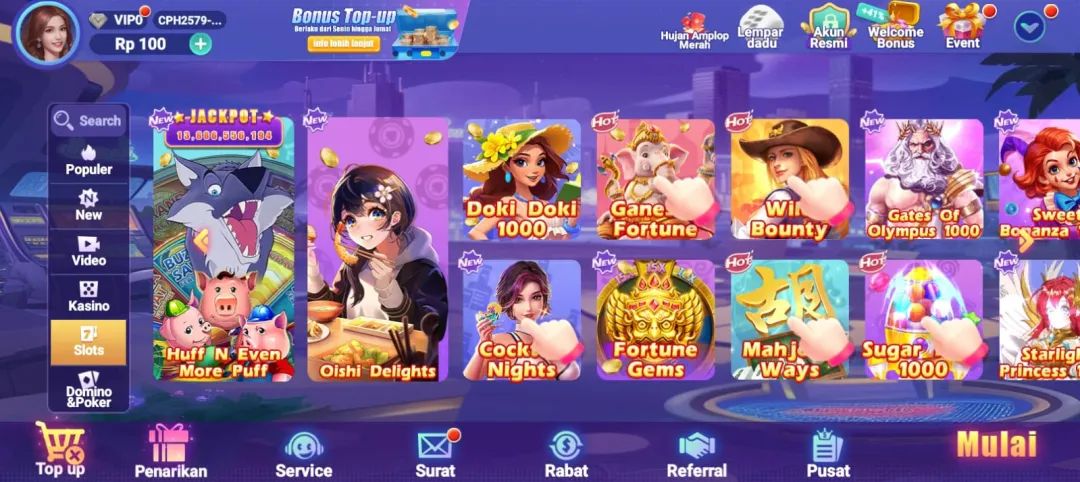The height and width of the screenshot is (482, 1080).
Task: Open the Referral page
Action: click(696, 451)
